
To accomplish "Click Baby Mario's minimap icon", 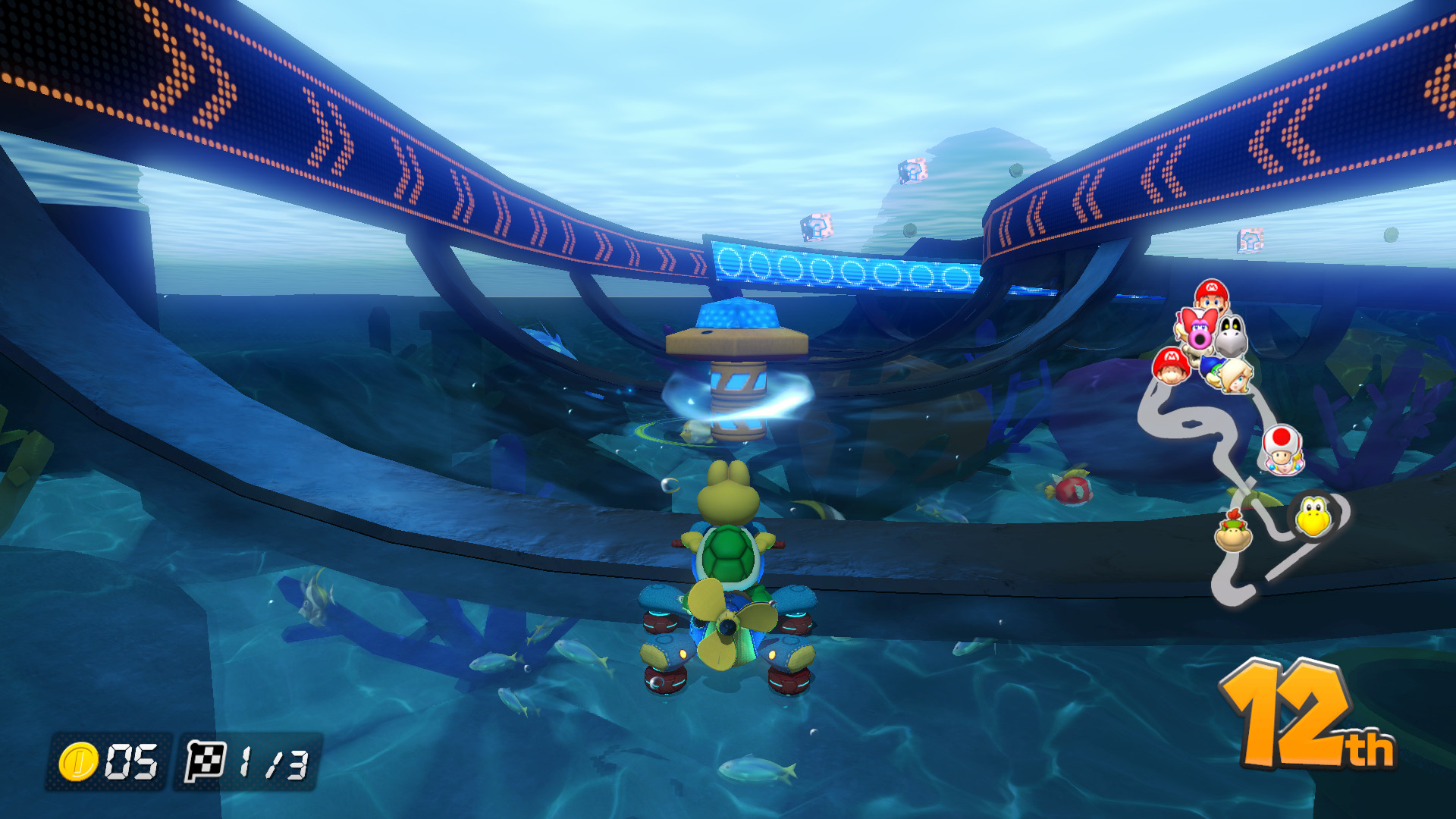I will [1172, 367].
